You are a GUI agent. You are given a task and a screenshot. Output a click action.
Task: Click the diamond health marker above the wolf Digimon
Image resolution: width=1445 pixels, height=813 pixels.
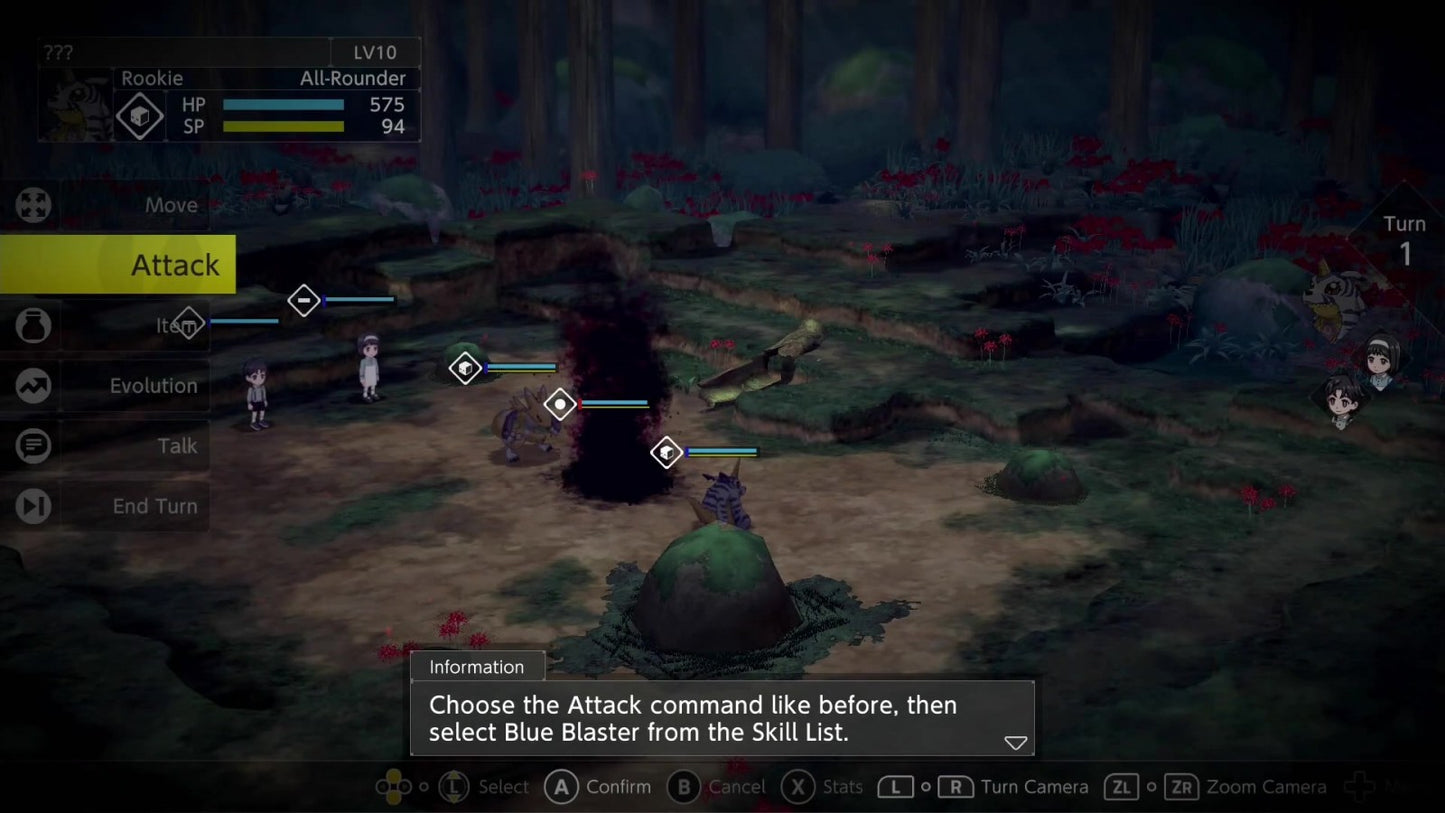465,367
